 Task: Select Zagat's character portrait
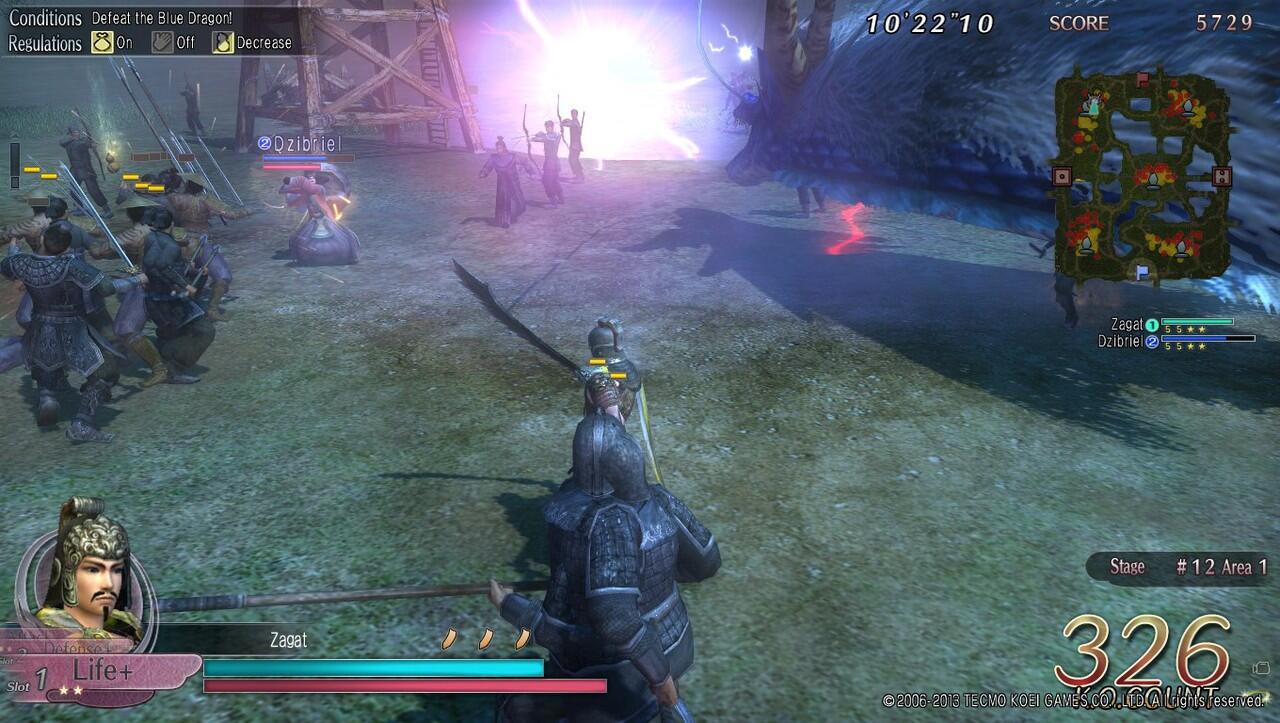tap(87, 566)
